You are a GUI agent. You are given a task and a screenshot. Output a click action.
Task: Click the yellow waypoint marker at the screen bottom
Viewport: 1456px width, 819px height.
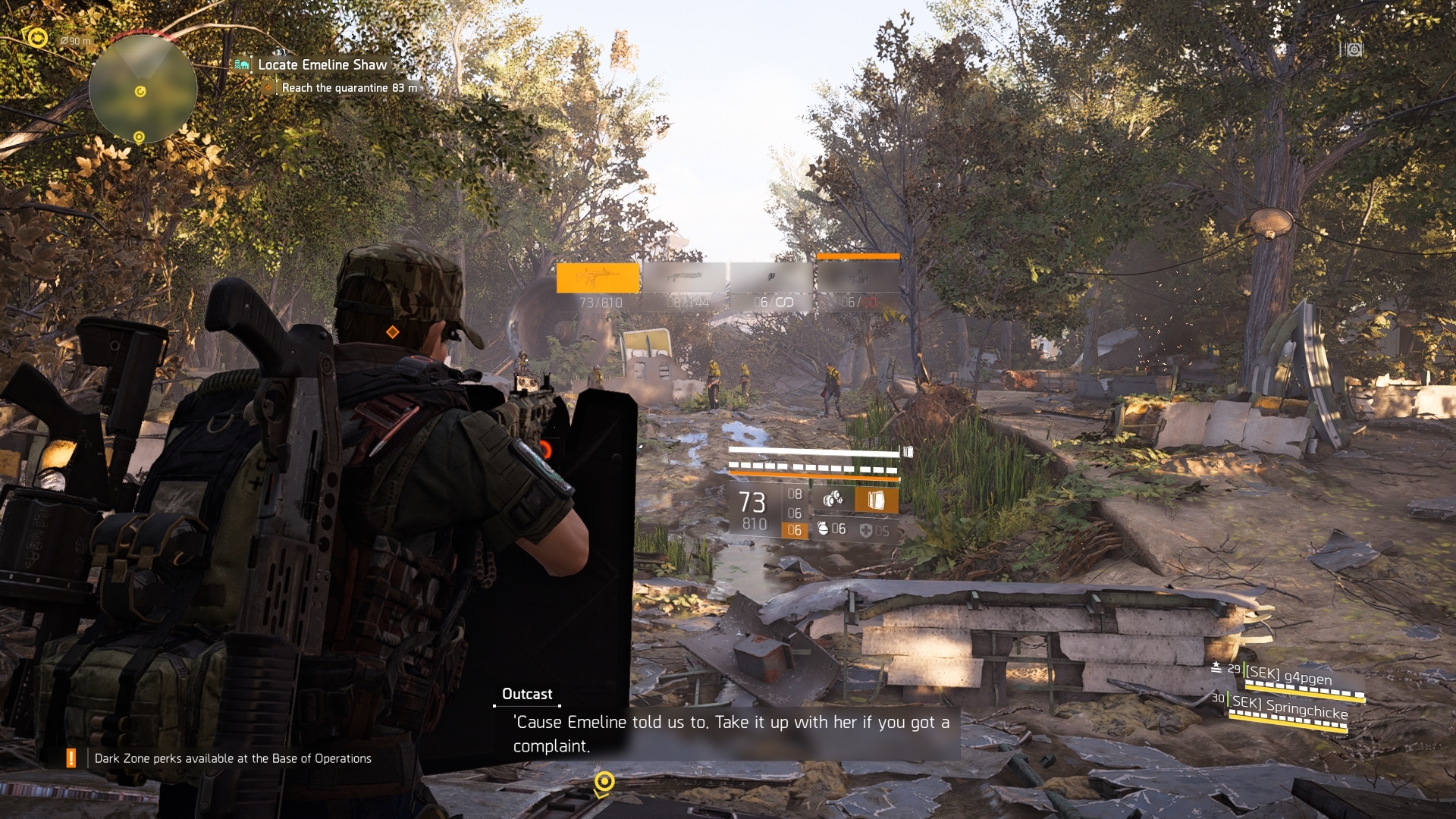click(x=604, y=781)
